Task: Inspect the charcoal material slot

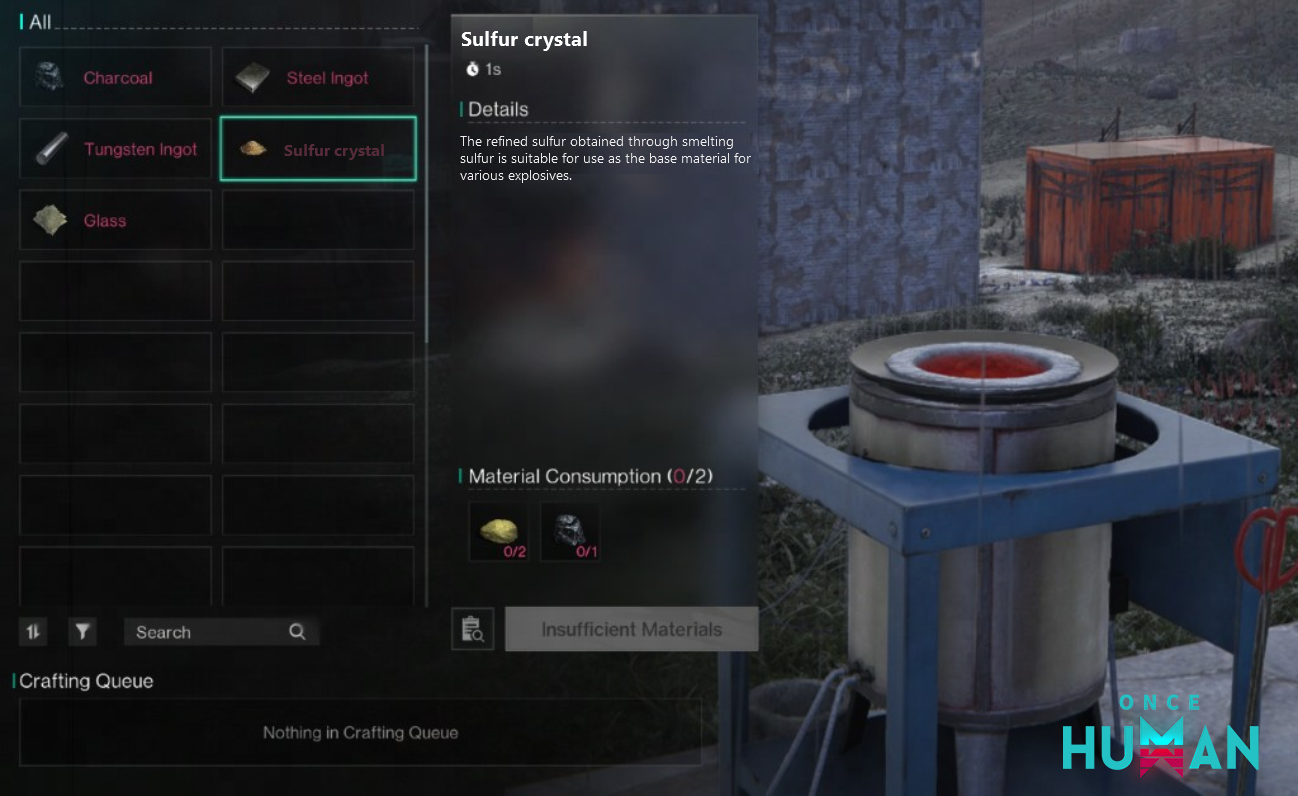Action: 570,532
